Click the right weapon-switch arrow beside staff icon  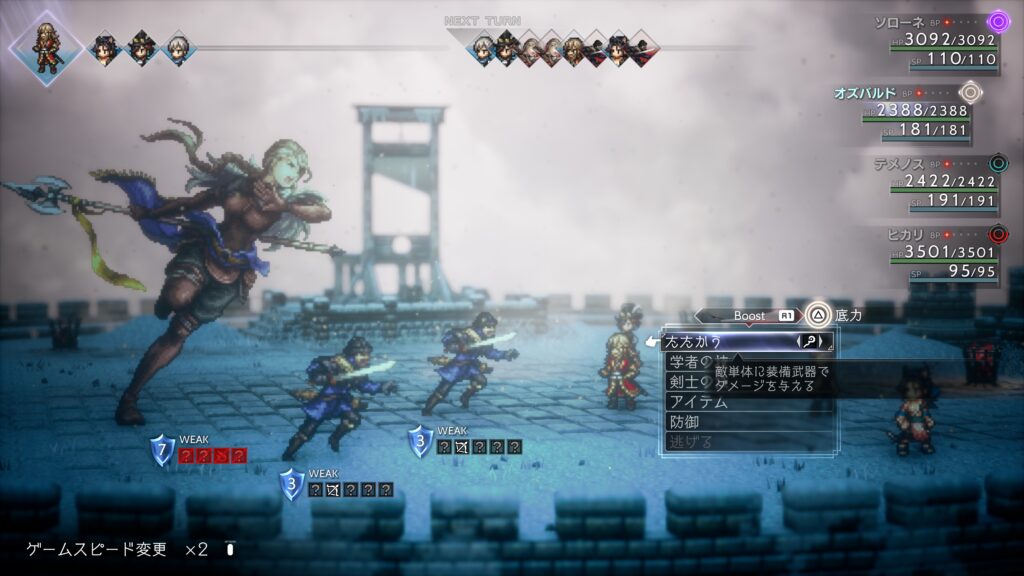click(822, 342)
